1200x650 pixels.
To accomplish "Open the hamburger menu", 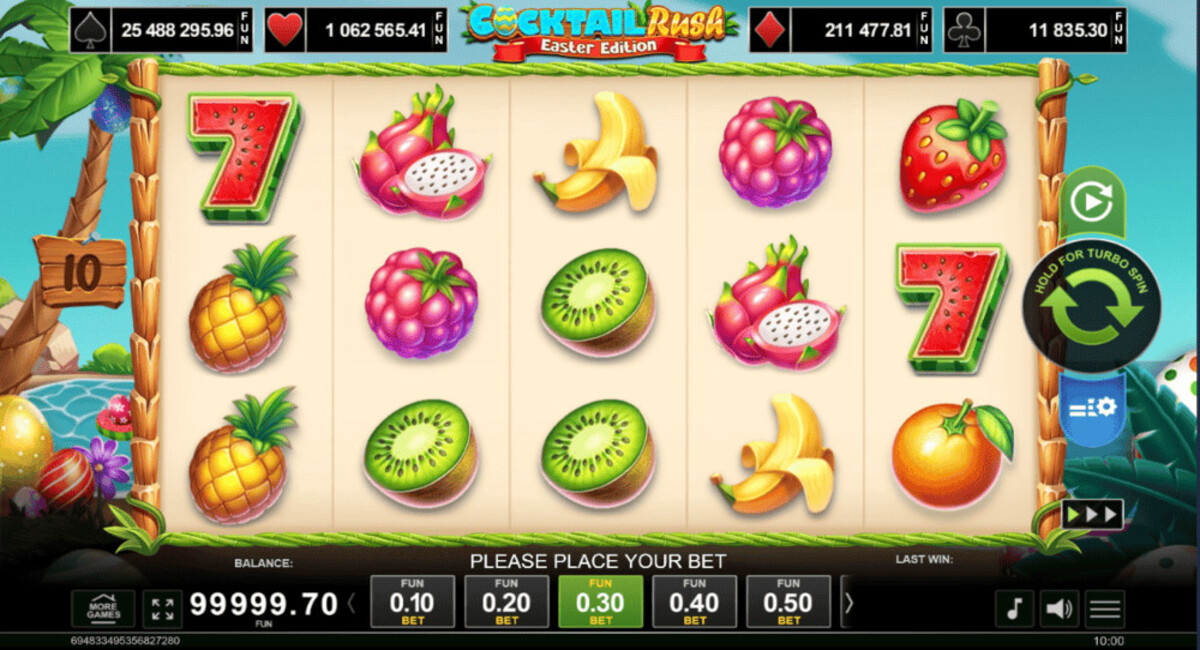I will pyautogui.click(x=1105, y=608).
